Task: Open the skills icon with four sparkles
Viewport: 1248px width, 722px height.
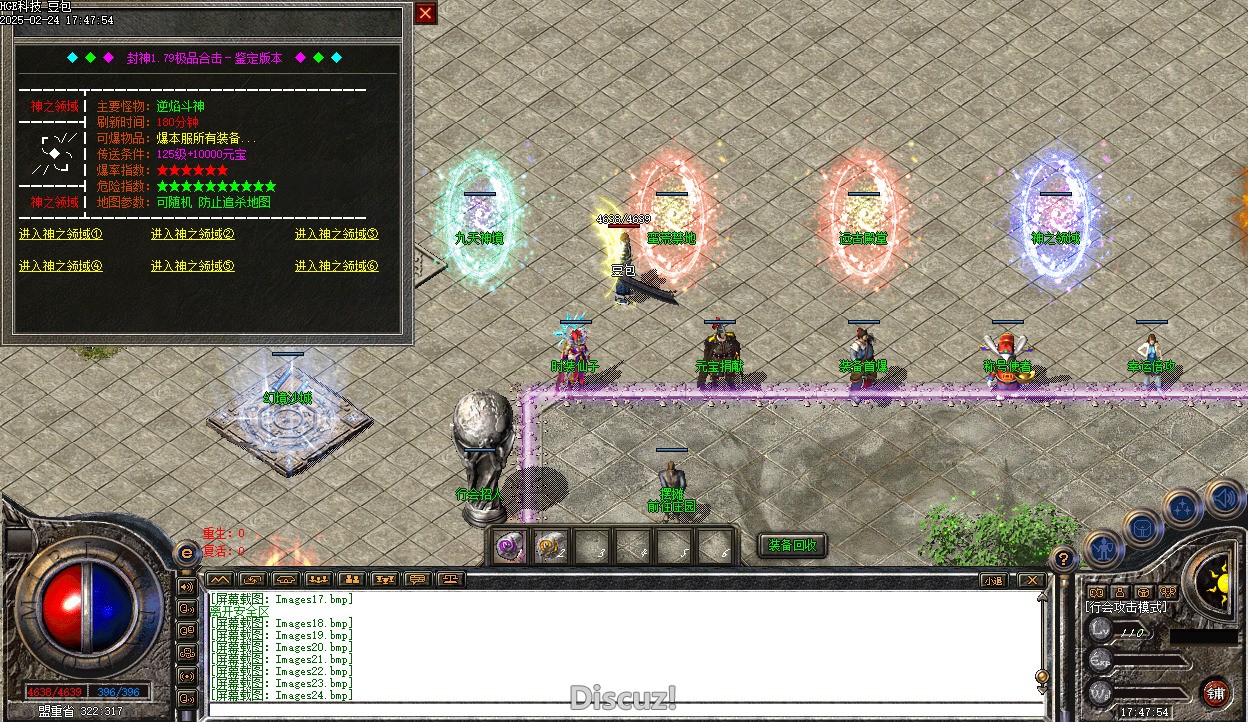Action: (x=1183, y=507)
